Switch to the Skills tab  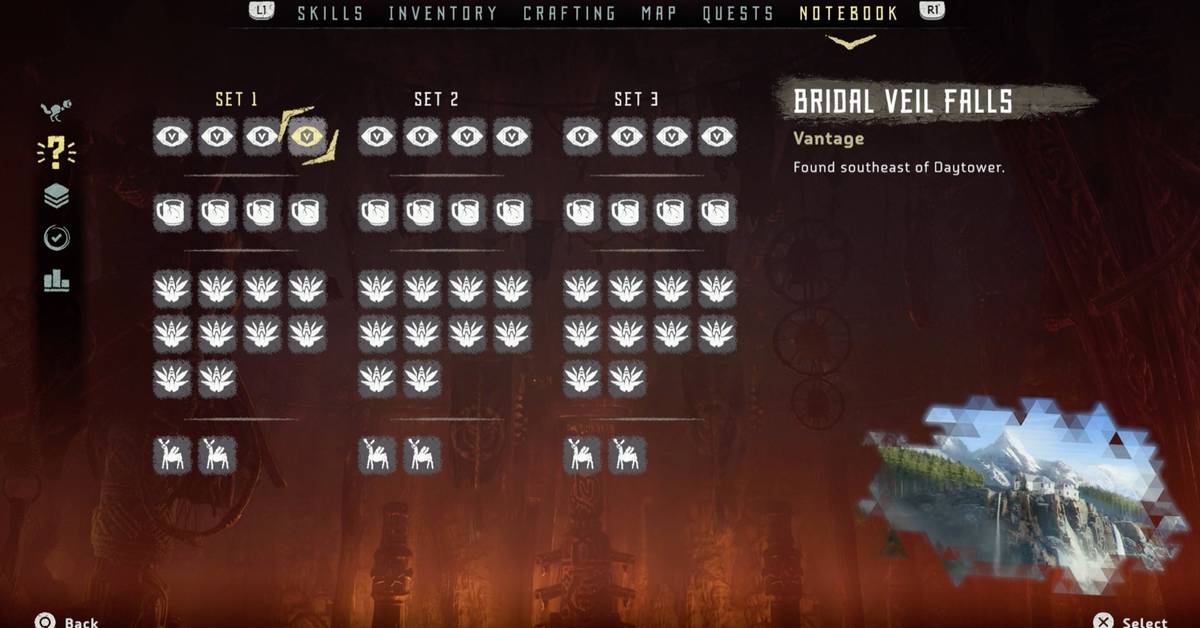[x=330, y=14]
